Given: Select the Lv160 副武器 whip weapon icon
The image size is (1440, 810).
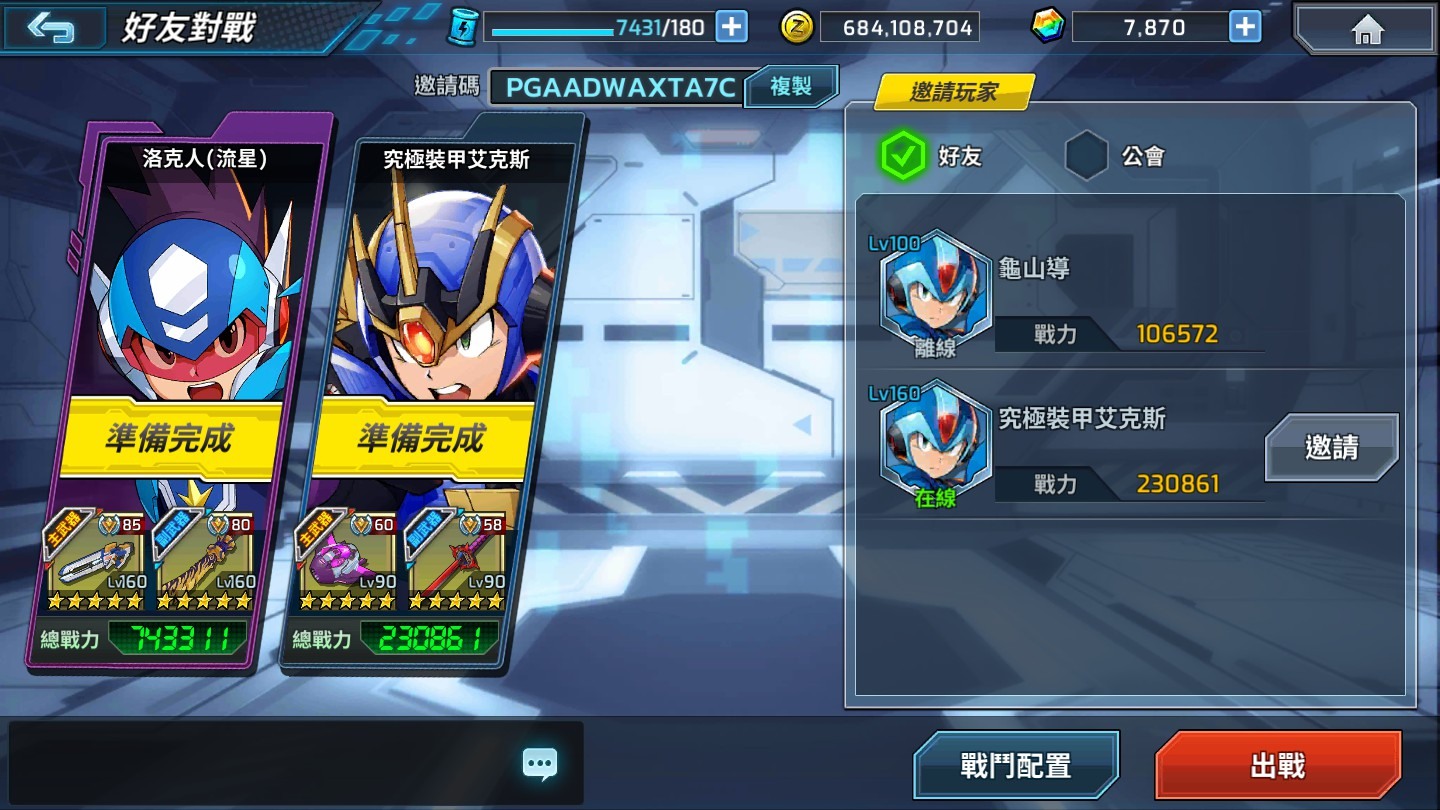Looking at the screenshot, I should 210,560.
